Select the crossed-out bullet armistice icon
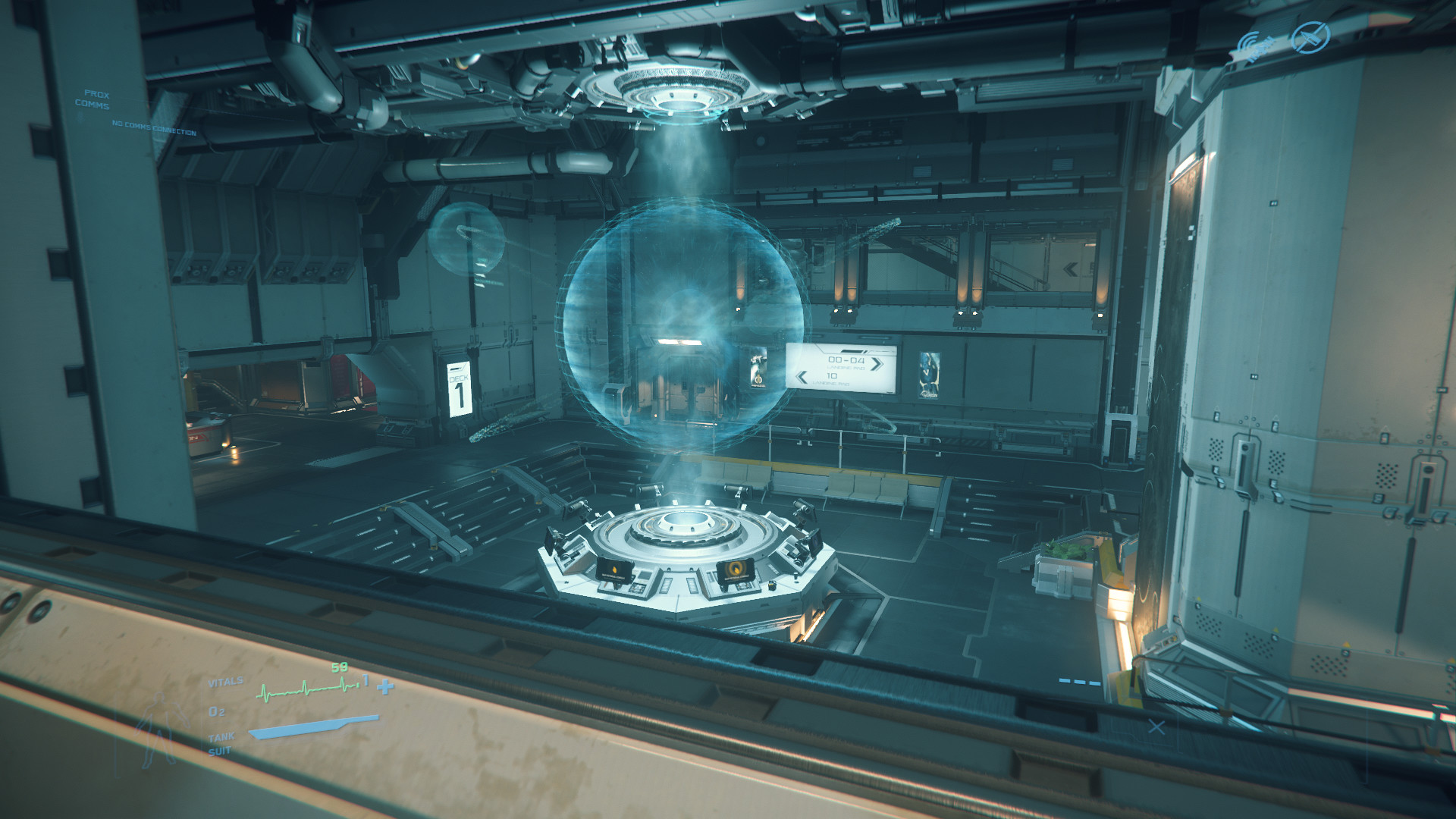 coord(1311,36)
